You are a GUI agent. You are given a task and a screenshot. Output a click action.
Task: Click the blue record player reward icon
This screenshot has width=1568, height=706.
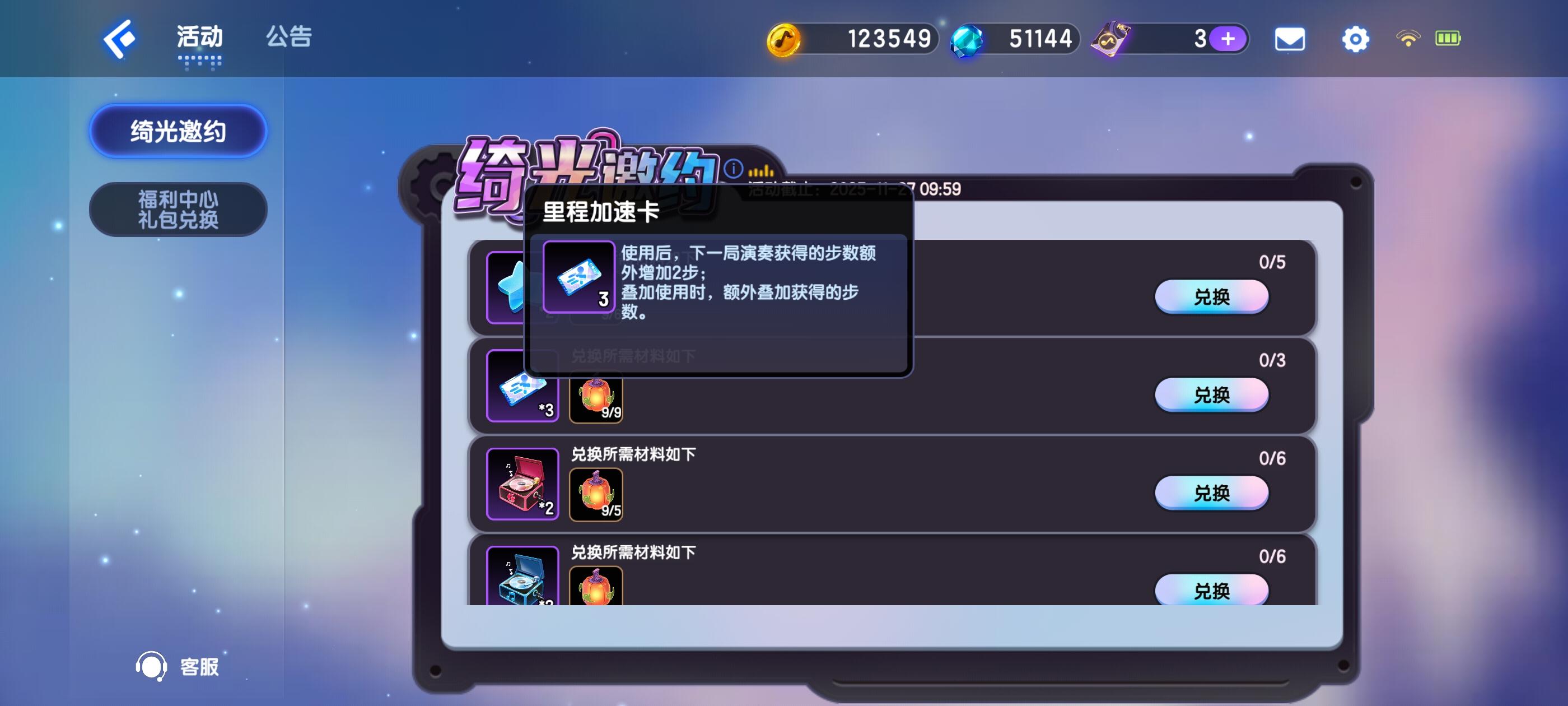pos(522,578)
